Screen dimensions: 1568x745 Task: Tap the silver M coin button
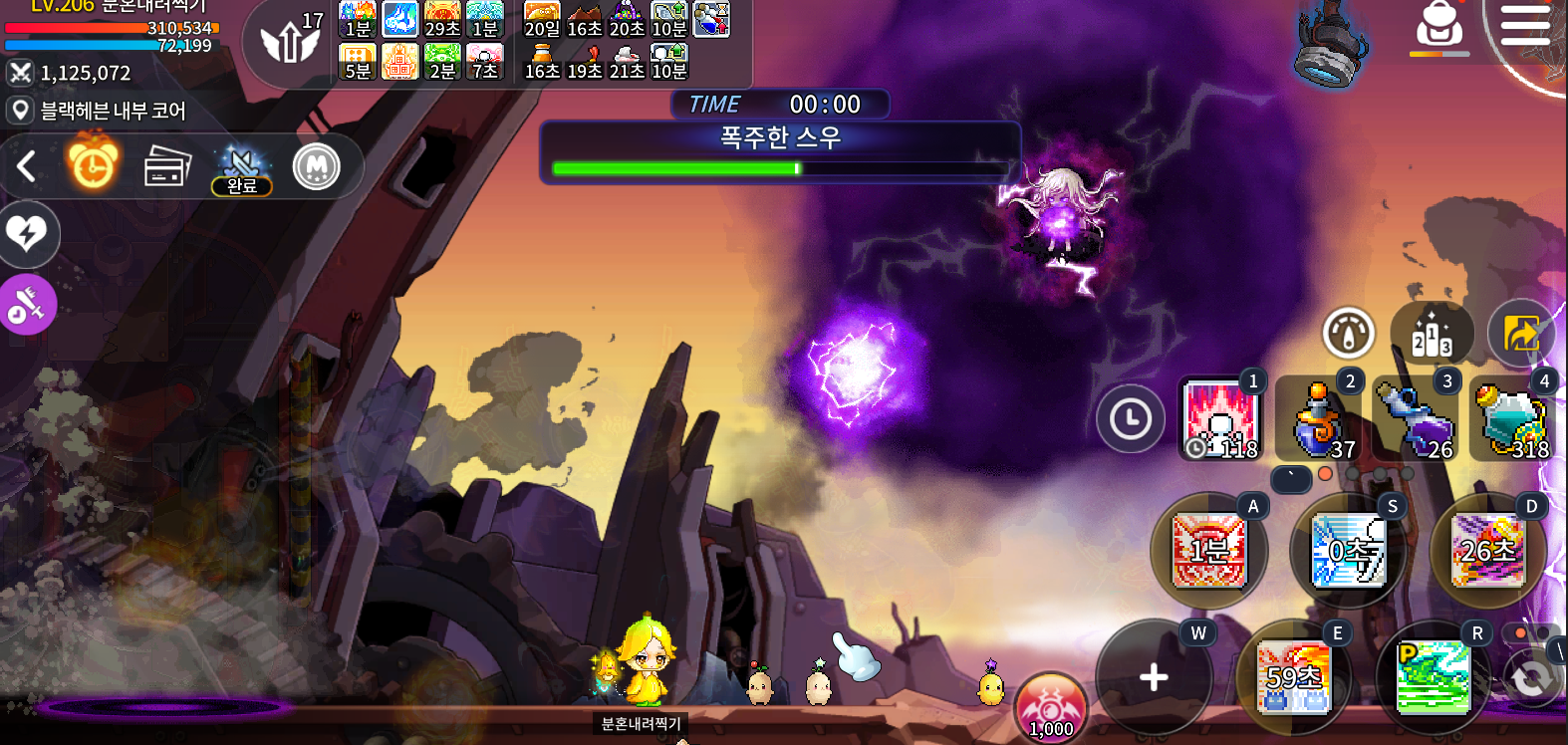317,166
